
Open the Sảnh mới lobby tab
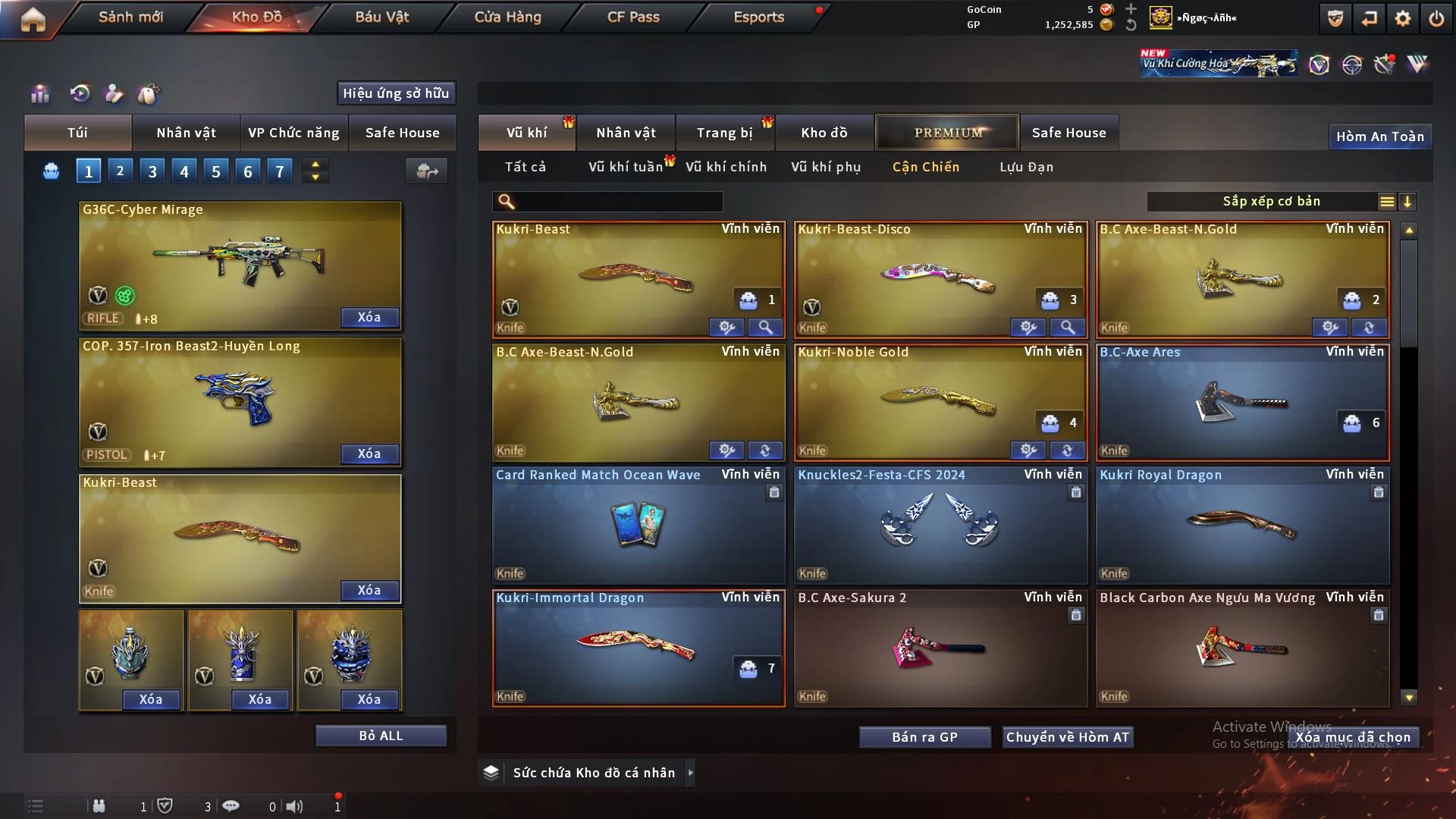click(x=130, y=17)
